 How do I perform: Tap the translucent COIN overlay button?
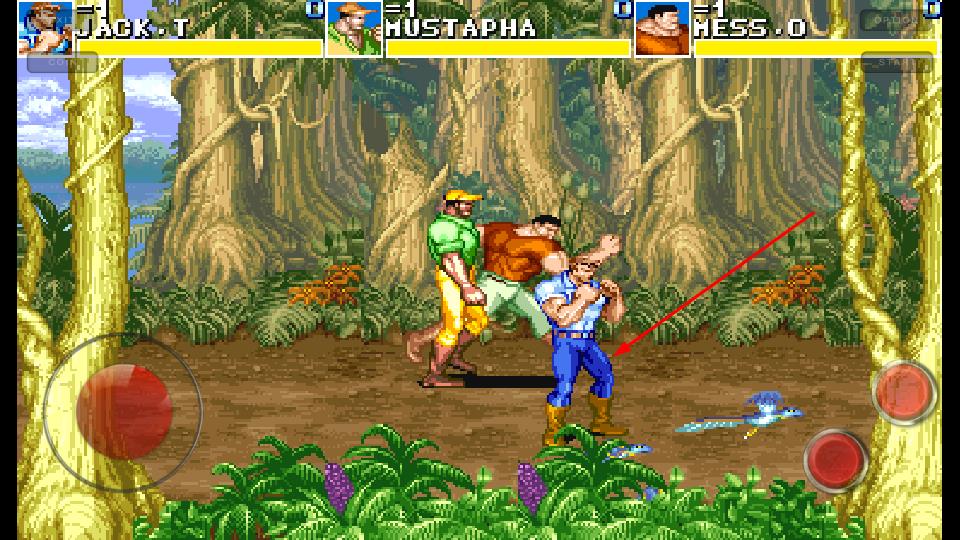point(62,64)
